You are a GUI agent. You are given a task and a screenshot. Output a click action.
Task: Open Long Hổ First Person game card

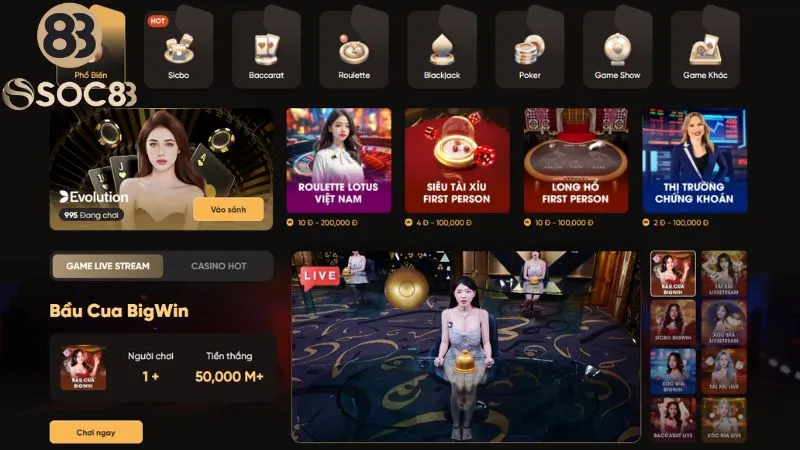(x=575, y=160)
